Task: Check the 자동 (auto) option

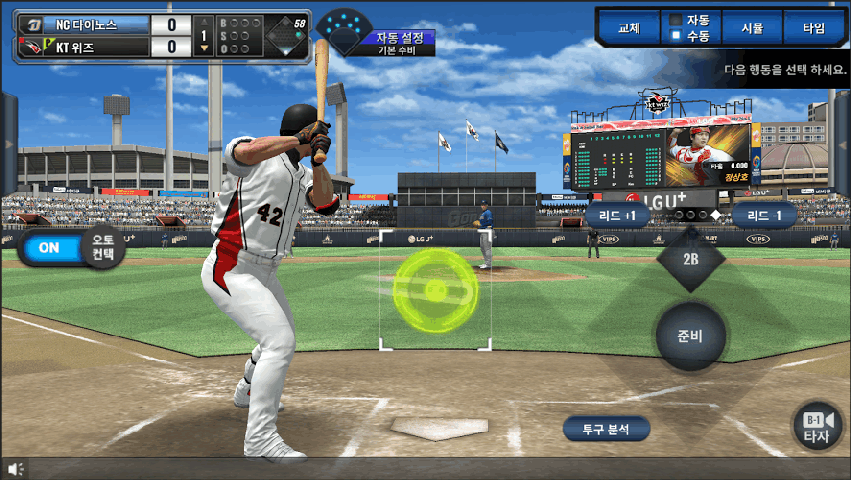Action: pos(676,19)
